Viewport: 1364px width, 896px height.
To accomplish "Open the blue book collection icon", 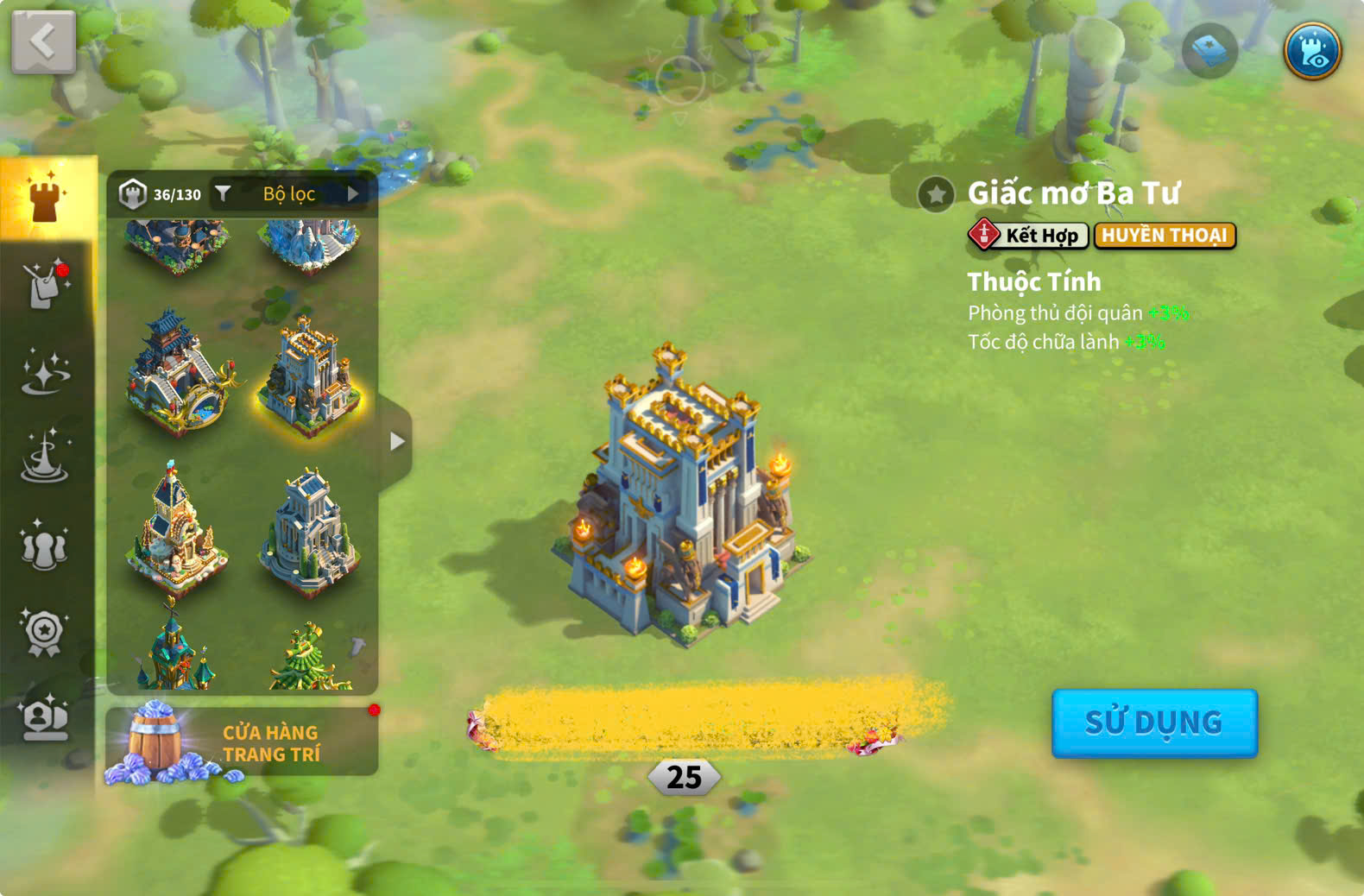I will [x=1209, y=51].
